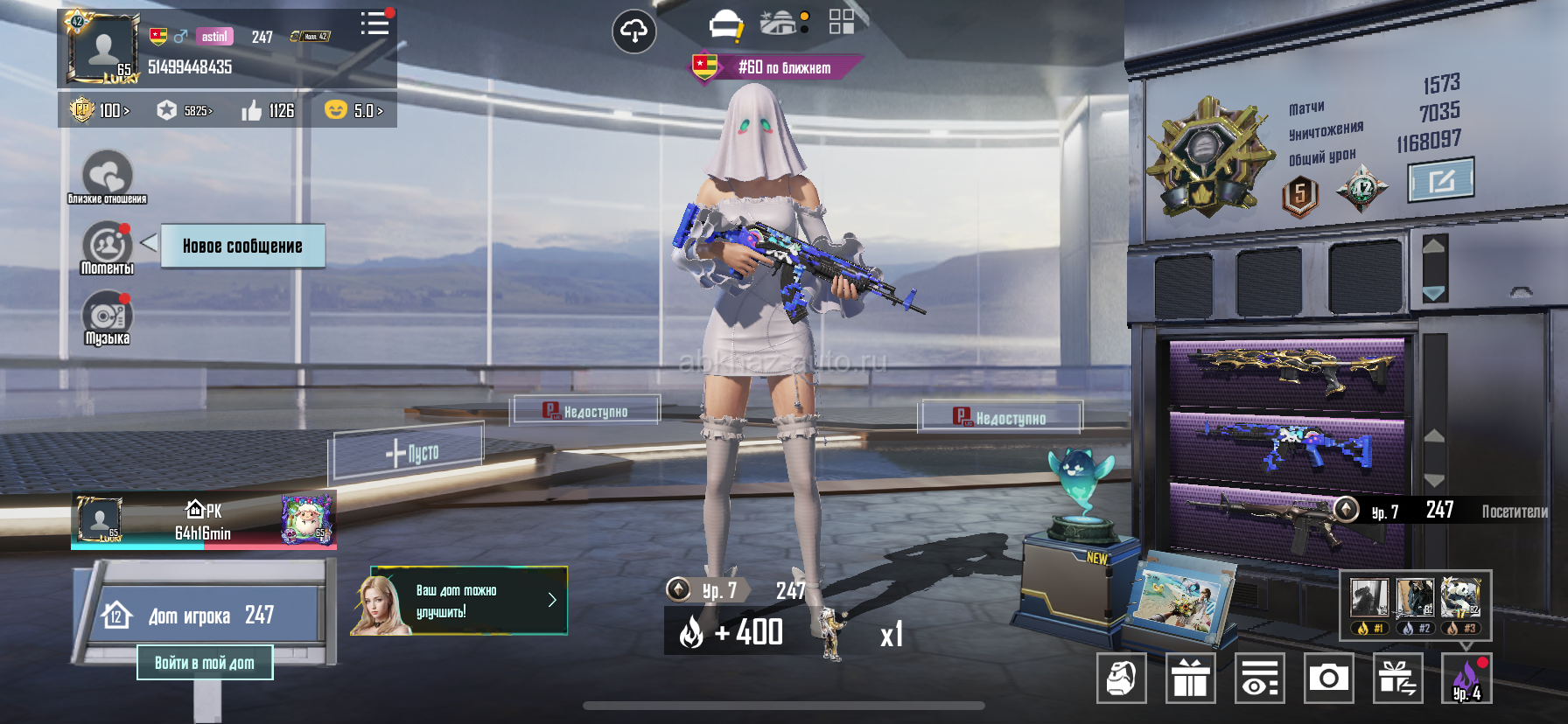
Task: Tap the cloud download icon
Action: pos(633,32)
